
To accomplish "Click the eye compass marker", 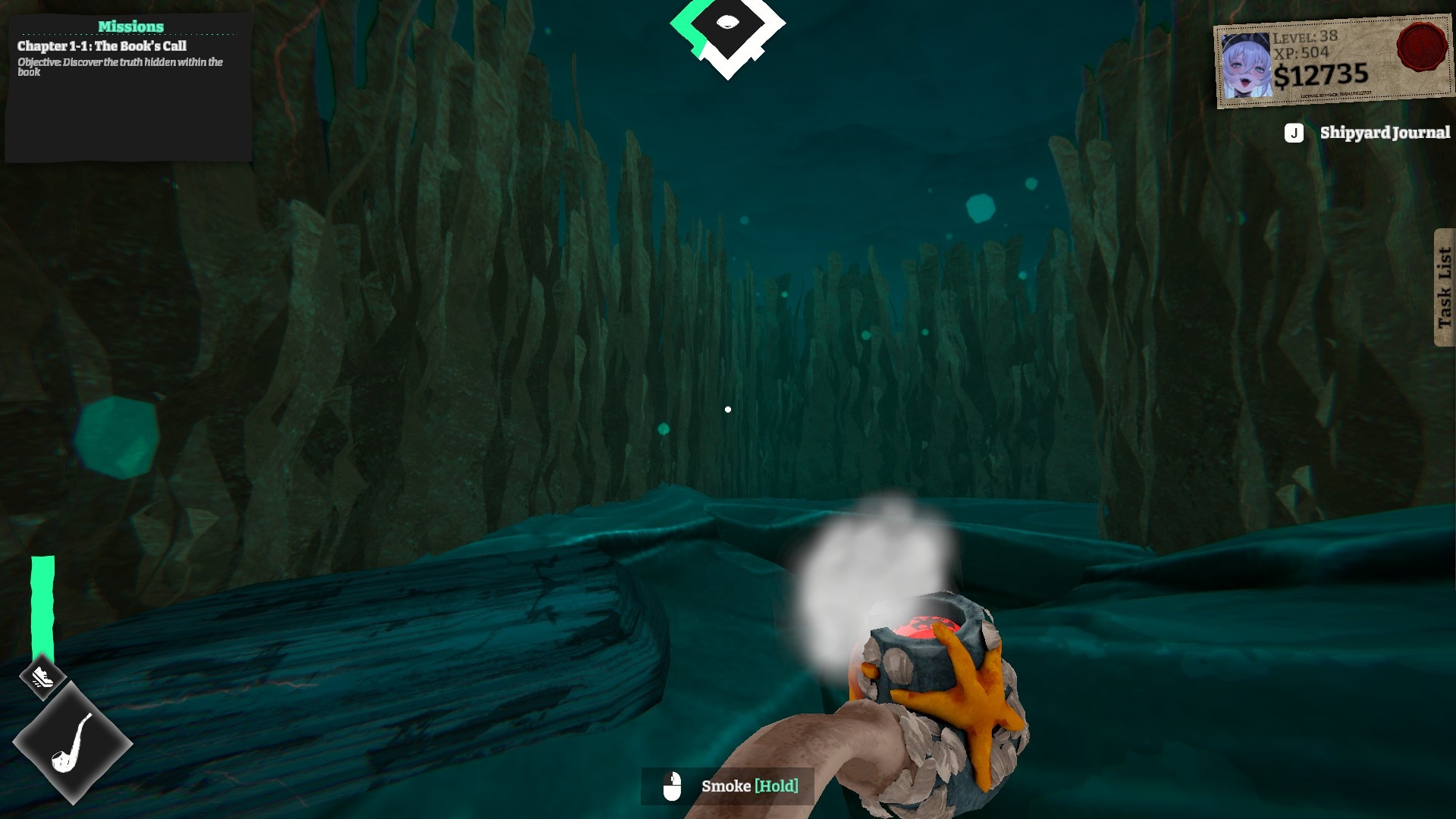I will point(728,24).
